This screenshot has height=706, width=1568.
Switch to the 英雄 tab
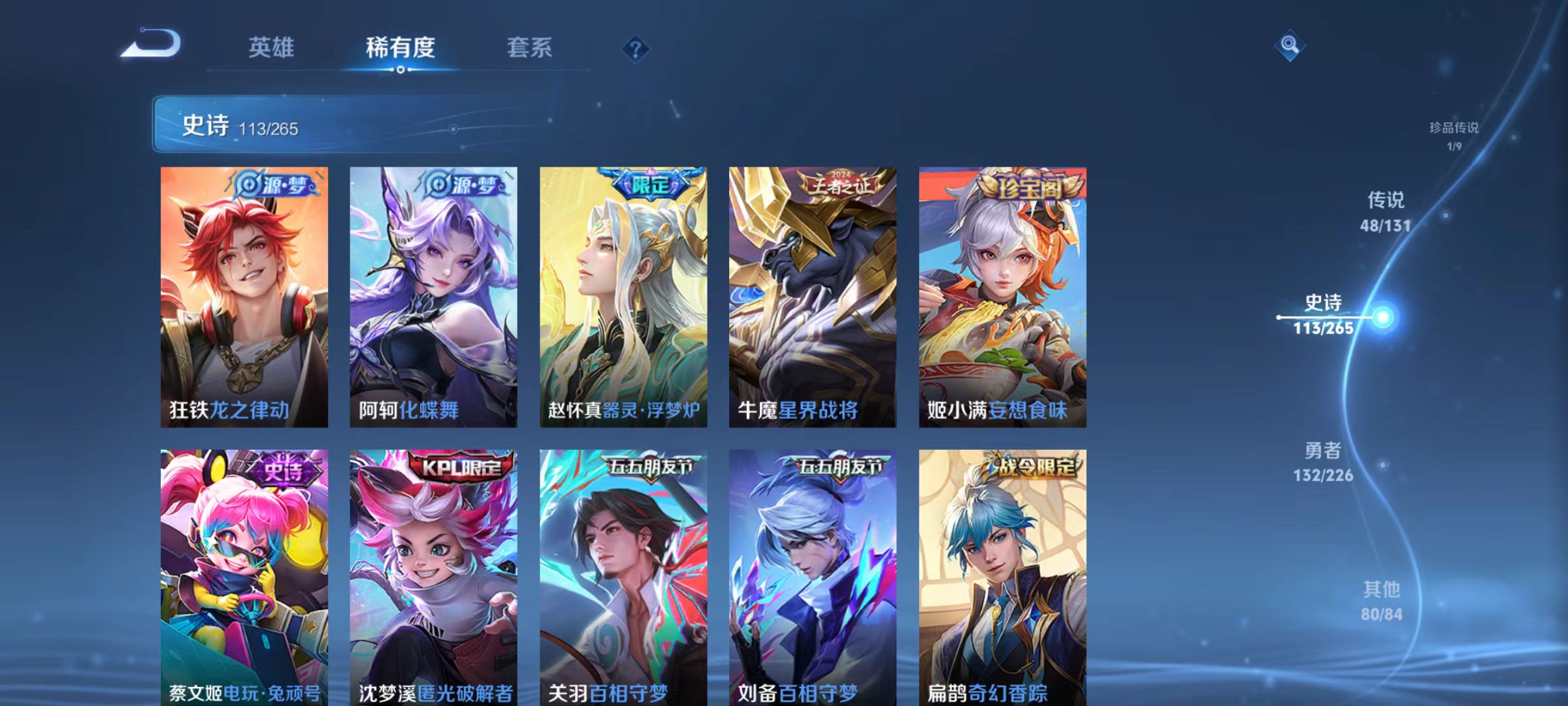tap(272, 47)
